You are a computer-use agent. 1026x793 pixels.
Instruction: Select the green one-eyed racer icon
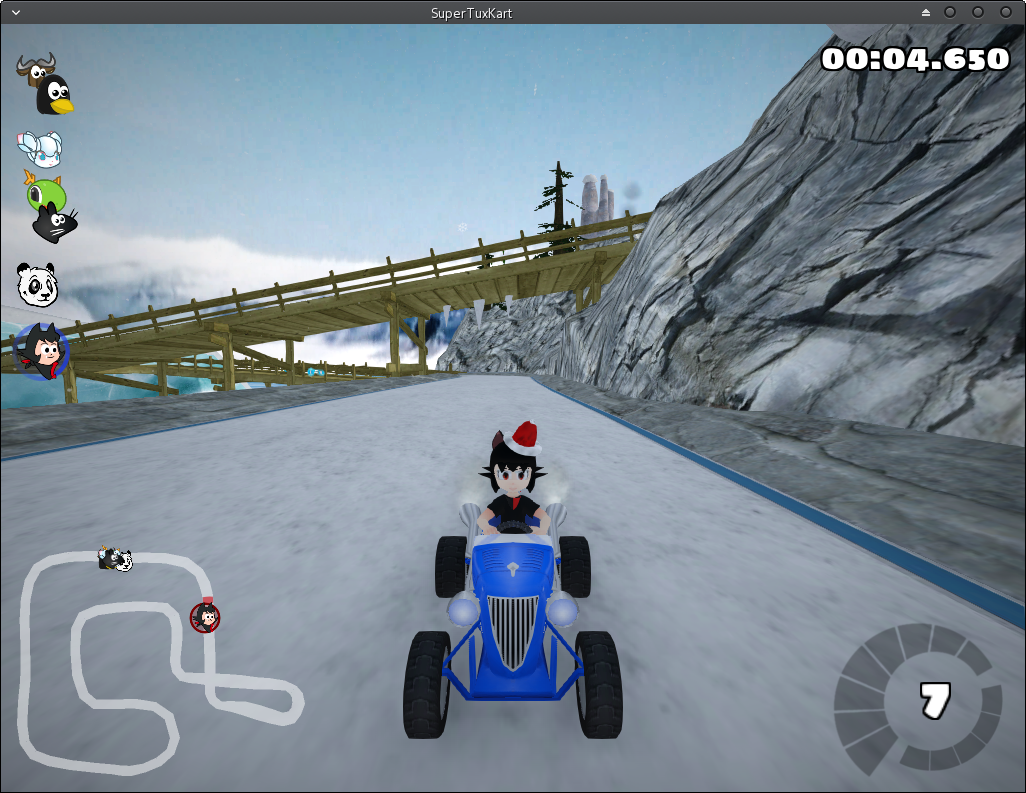(45, 192)
